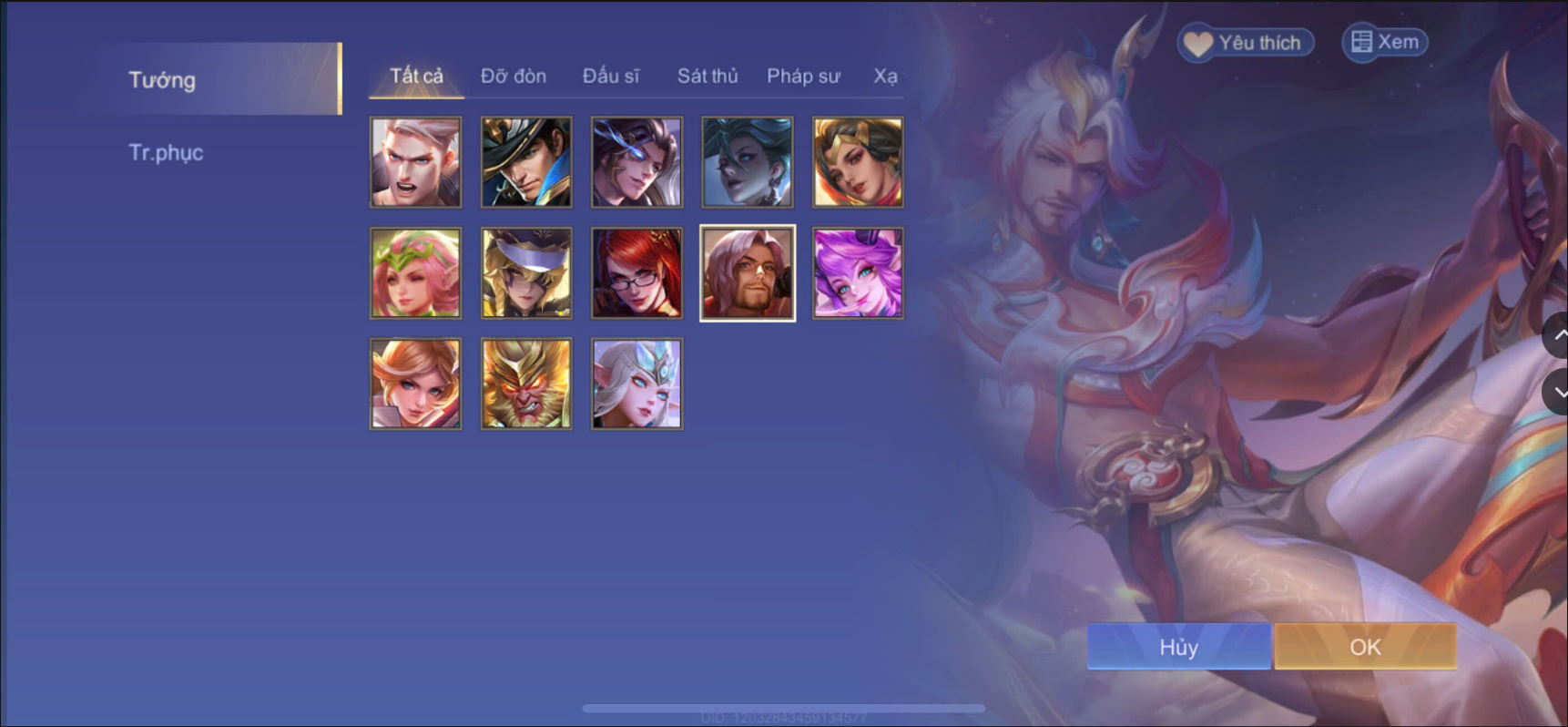Select the hero wearing the feathered hat
The width and height of the screenshot is (1568, 727).
pos(526,161)
